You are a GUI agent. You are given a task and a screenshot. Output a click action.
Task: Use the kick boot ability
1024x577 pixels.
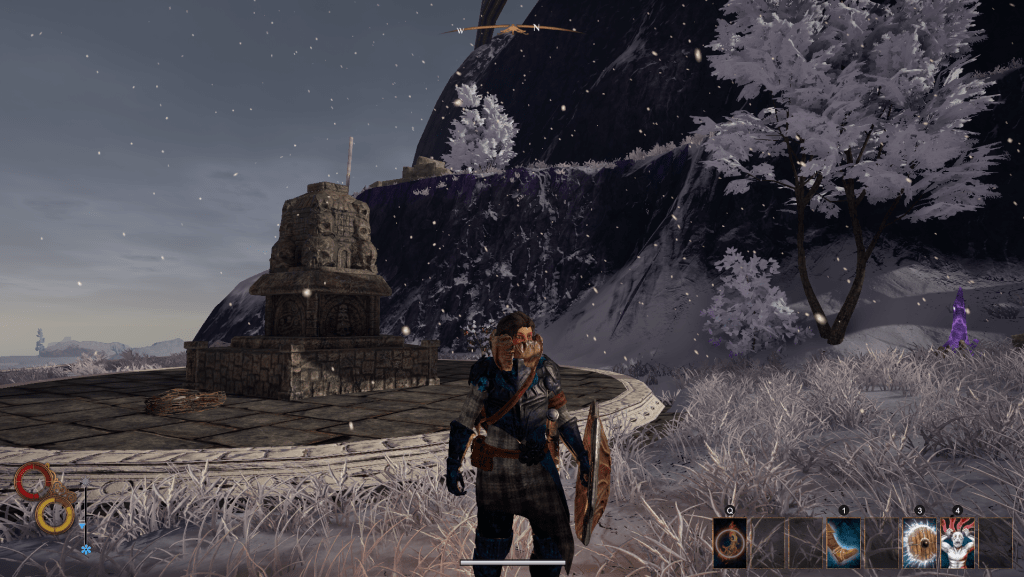click(843, 543)
